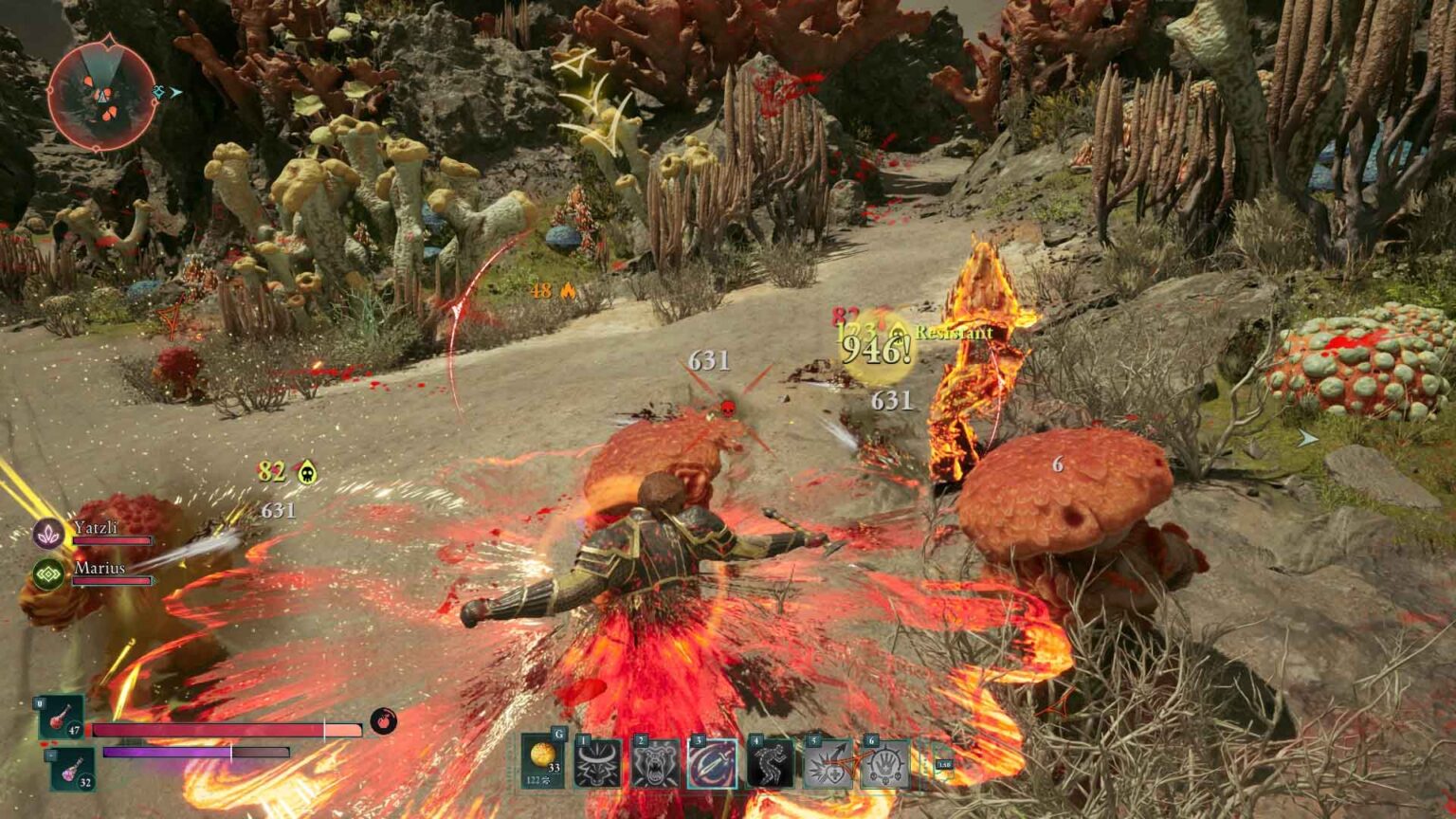Select companion Marius's portrait
This screenshot has height=819, width=1456.
48,573
